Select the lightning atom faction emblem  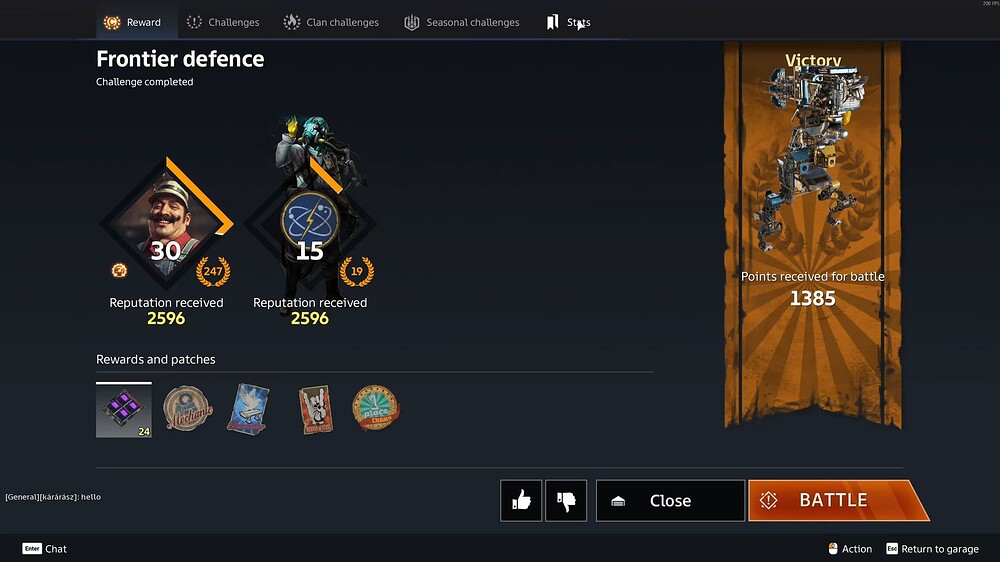[309, 224]
